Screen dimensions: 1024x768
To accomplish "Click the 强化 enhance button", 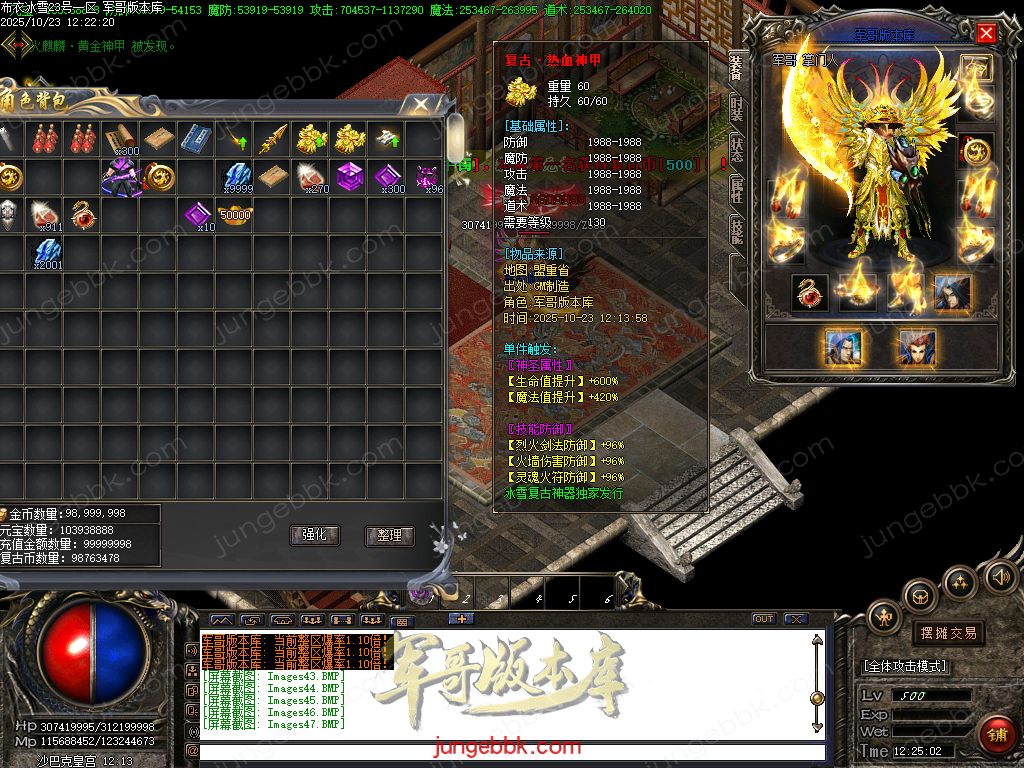I will click(x=314, y=535).
